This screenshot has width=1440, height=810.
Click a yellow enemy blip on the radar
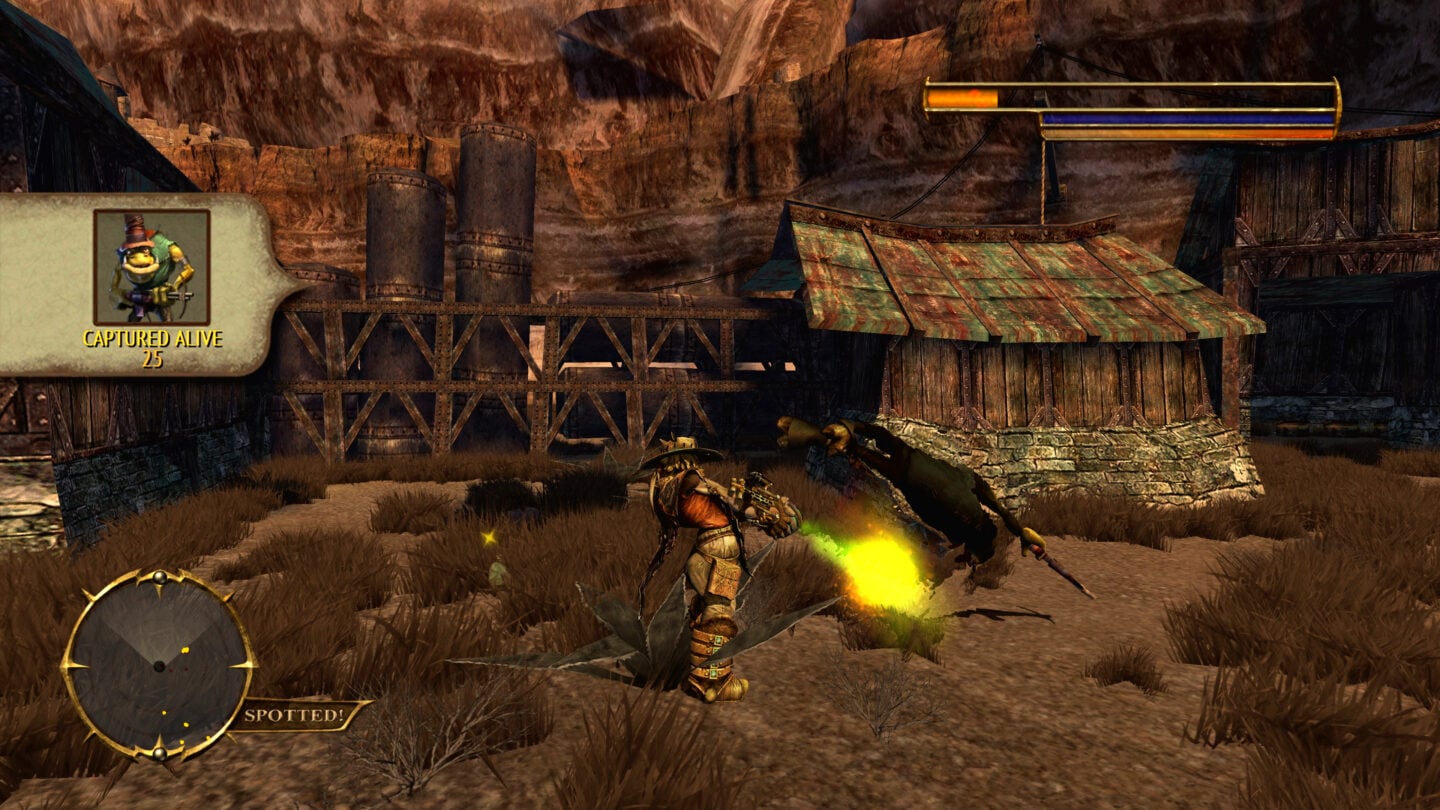click(185, 650)
